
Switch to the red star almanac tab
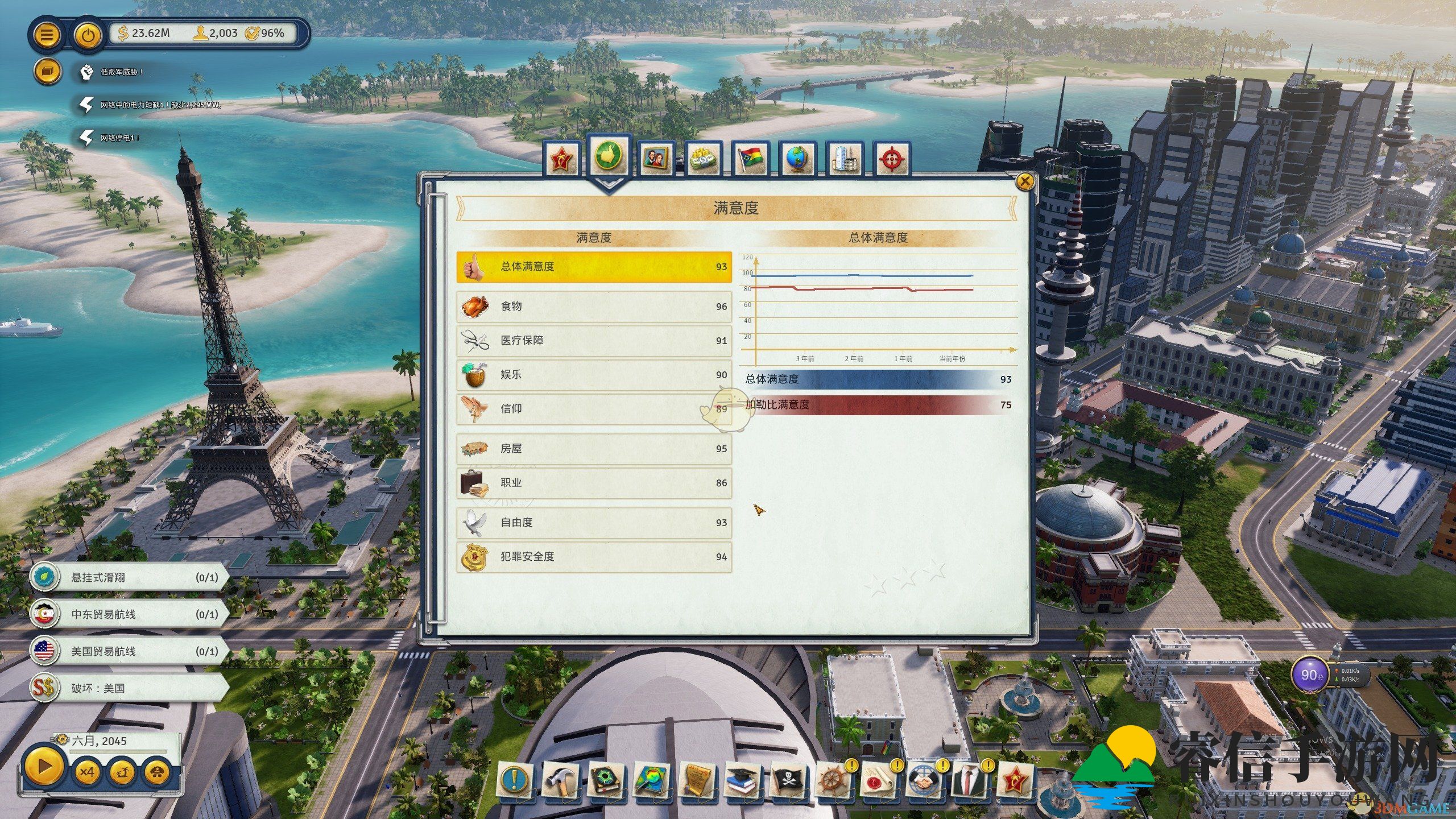(x=562, y=159)
